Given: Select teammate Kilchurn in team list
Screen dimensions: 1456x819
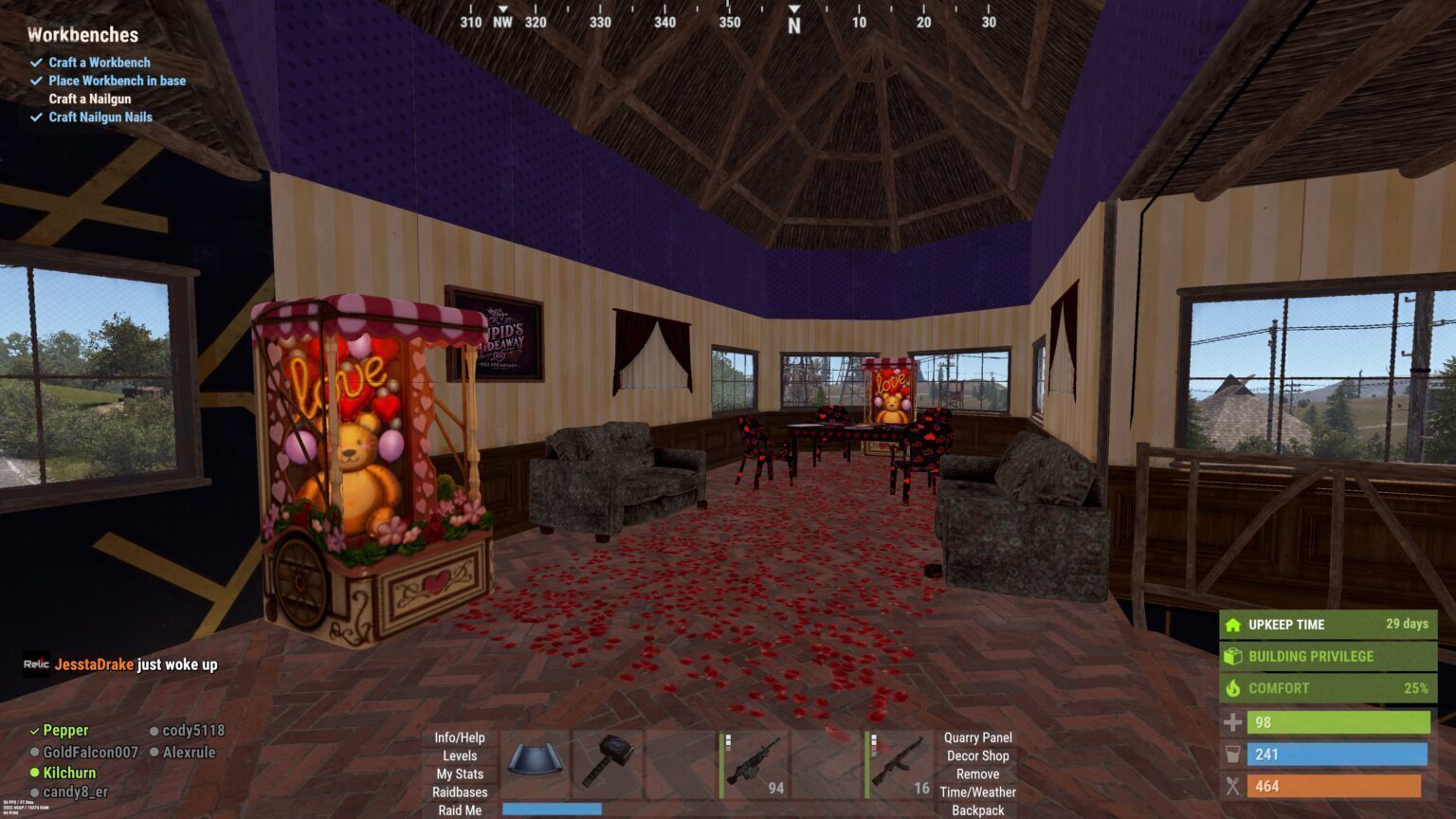Looking at the screenshot, I should pyautogui.click(x=69, y=773).
